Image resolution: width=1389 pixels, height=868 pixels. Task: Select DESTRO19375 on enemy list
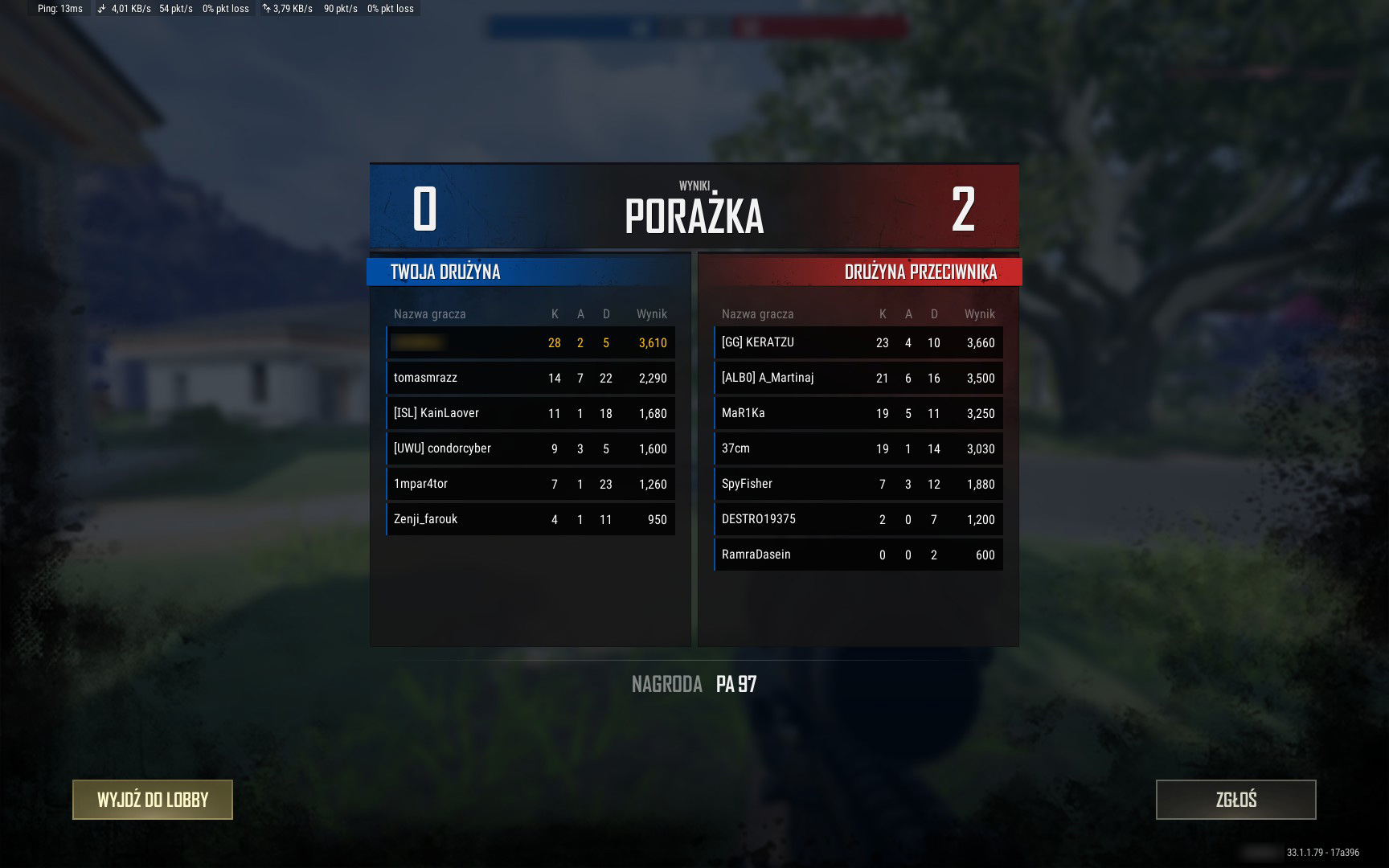point(858,519)
